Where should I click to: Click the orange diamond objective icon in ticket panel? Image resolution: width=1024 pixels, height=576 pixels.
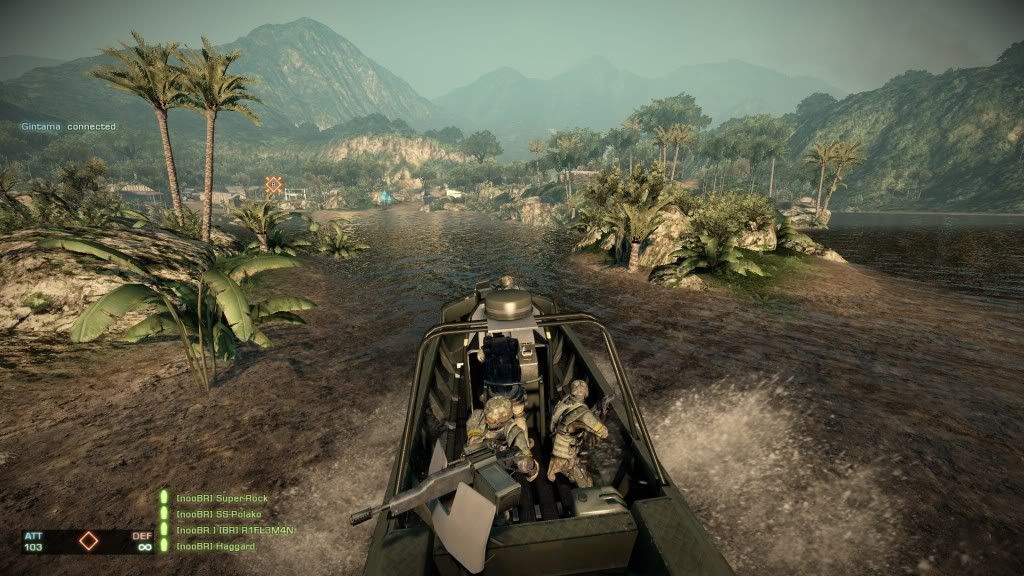89,541
